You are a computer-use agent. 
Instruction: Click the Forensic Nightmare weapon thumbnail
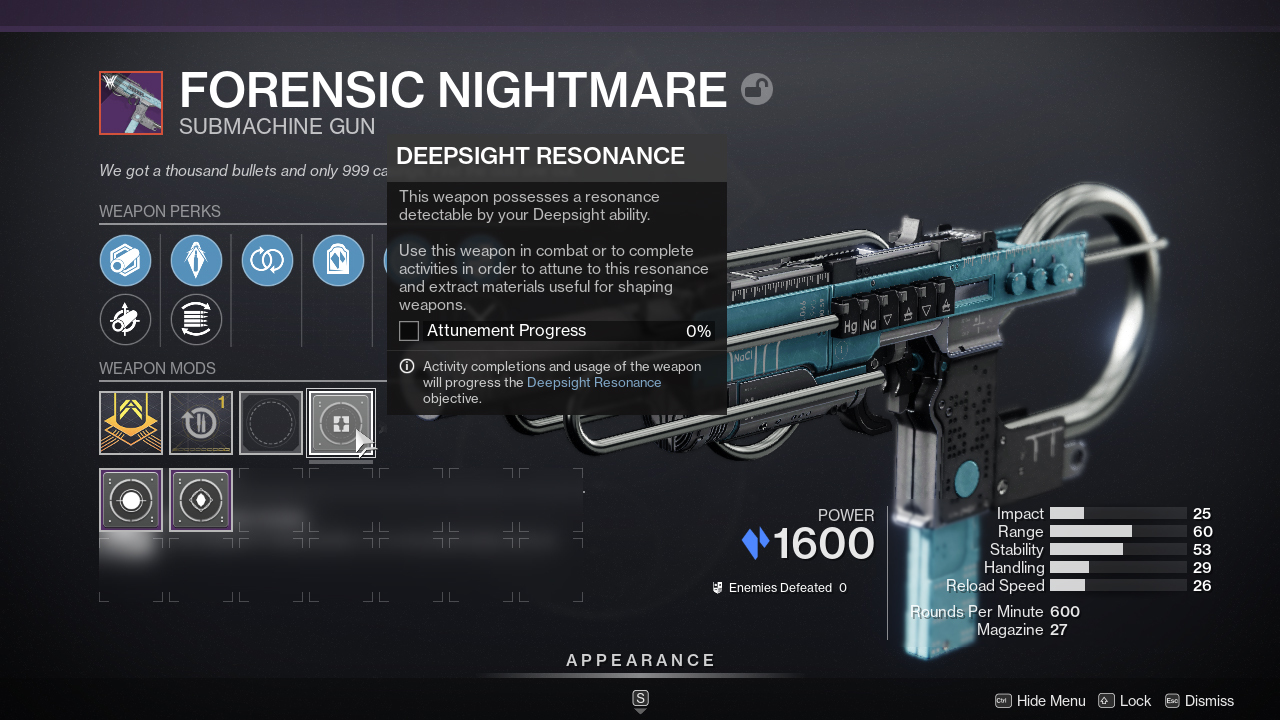point(130,103)
